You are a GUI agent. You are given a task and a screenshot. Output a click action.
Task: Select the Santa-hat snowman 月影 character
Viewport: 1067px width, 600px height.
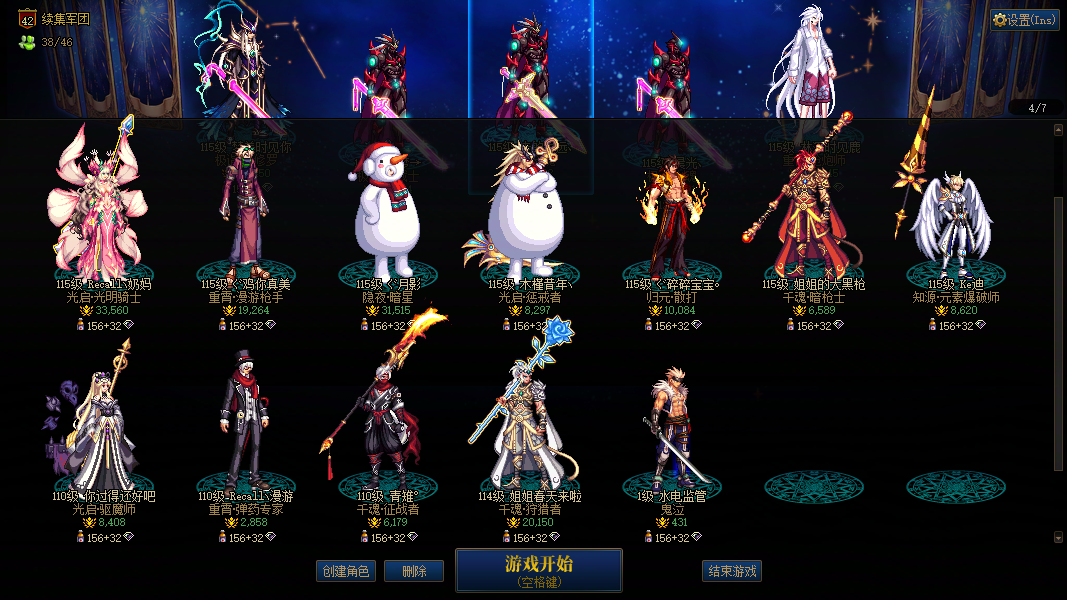click(x=385, y=215)
